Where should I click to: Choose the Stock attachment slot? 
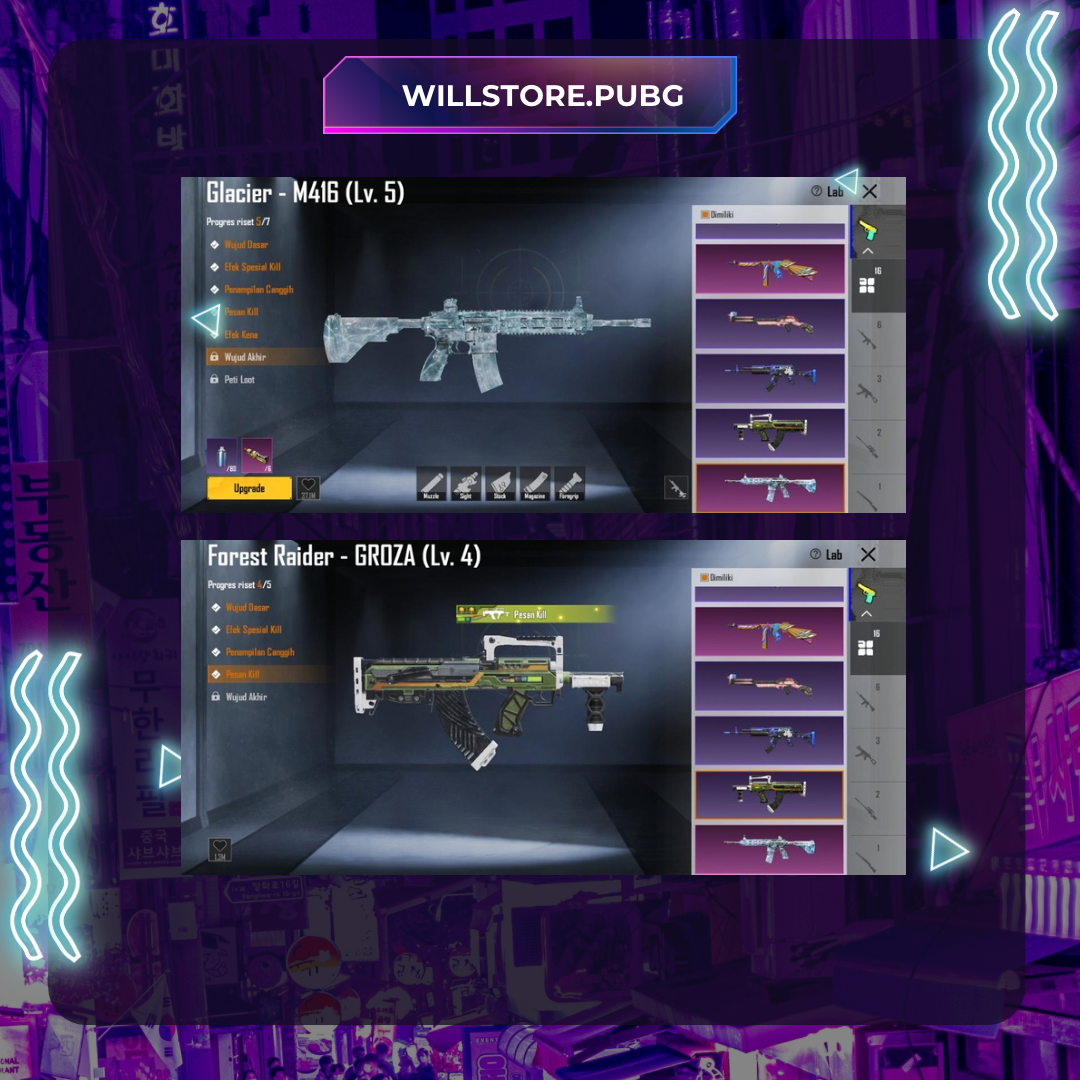coord(501,484)
